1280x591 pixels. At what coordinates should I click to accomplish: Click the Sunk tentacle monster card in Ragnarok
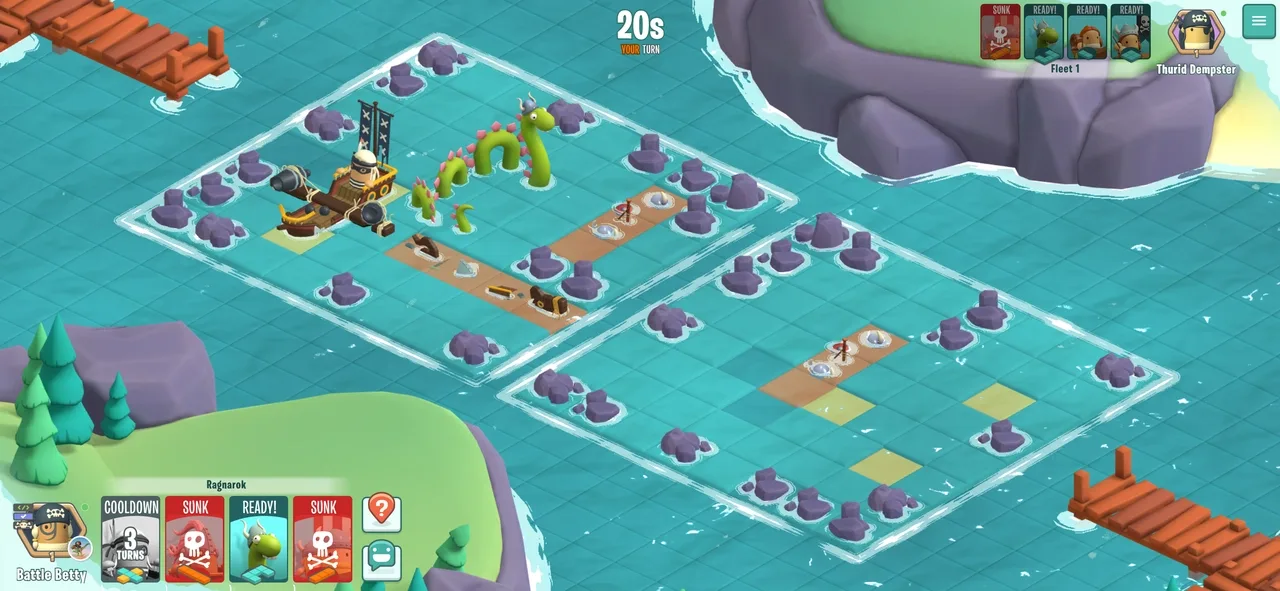(194, 539)
